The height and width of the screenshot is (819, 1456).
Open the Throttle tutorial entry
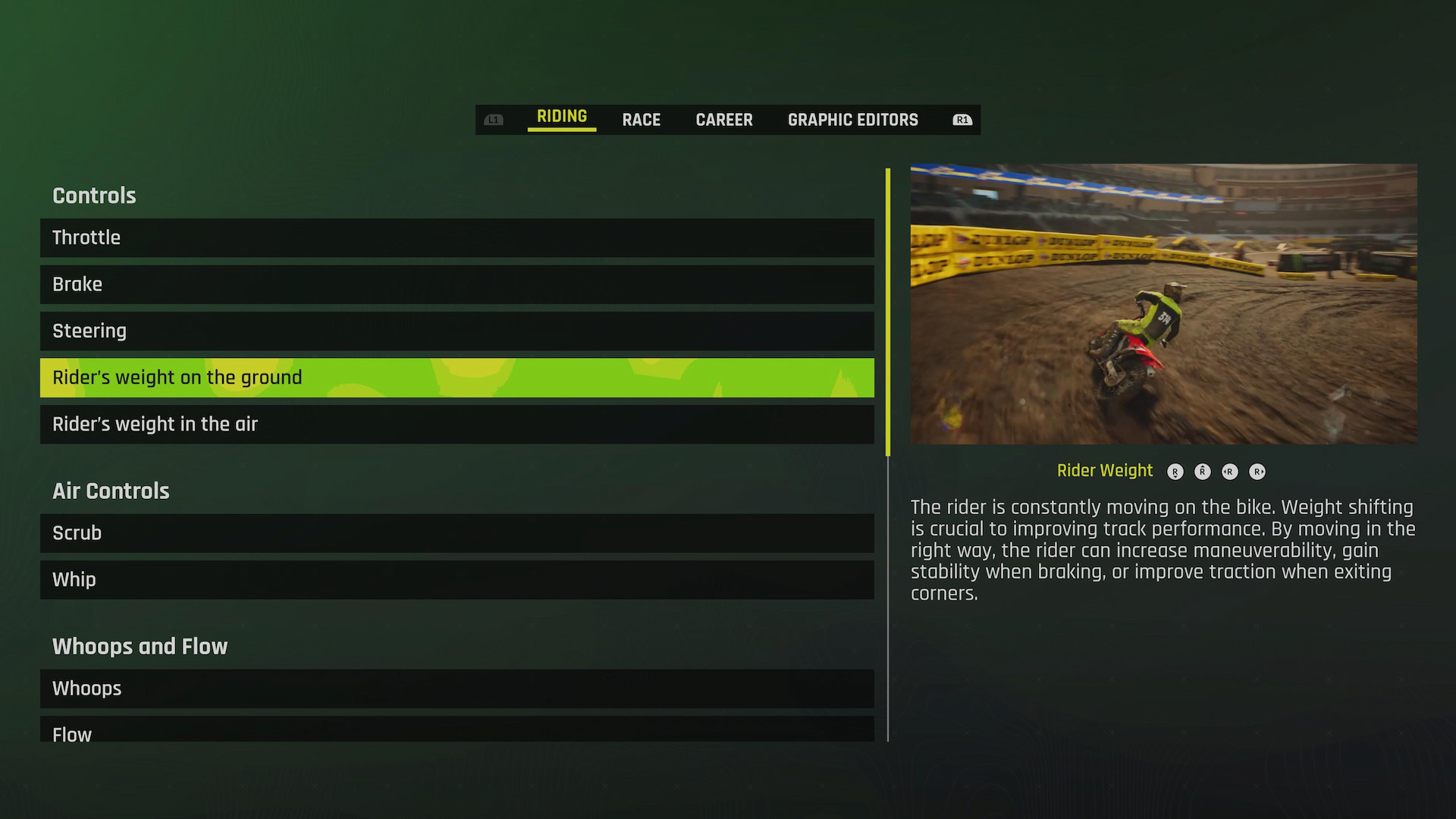(455, 237)
